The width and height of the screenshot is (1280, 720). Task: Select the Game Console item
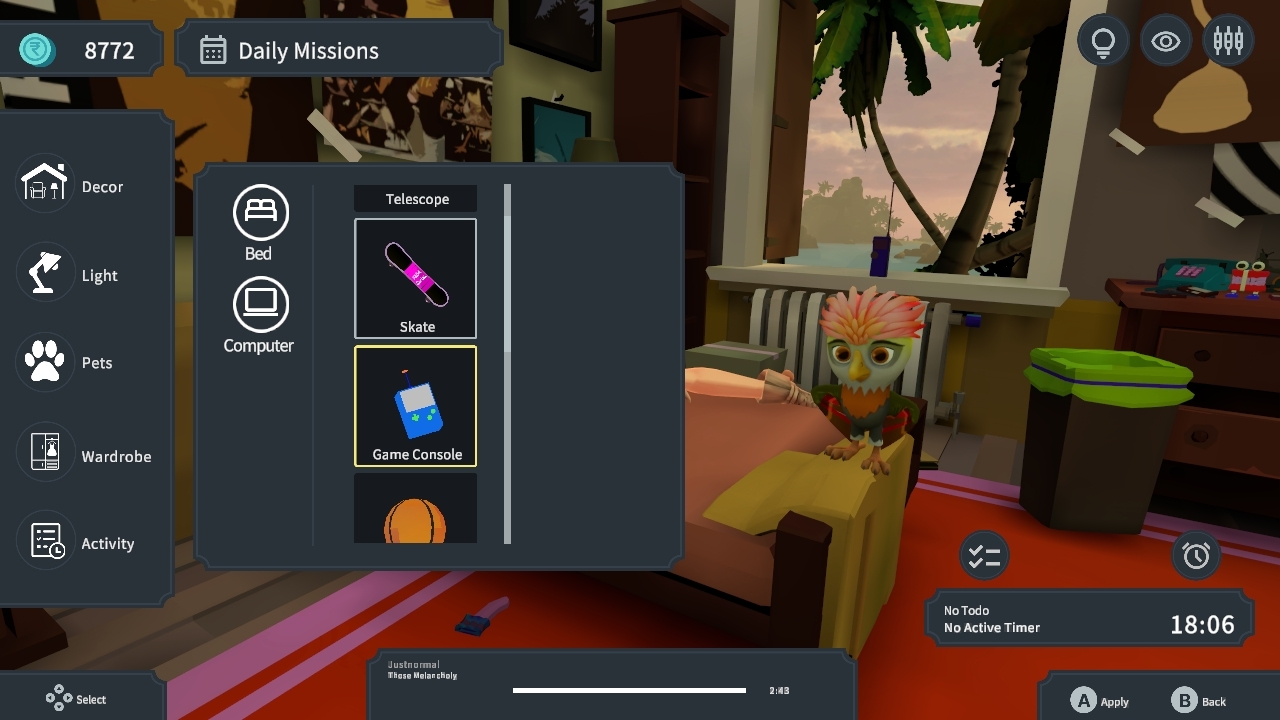click(415, 405)
